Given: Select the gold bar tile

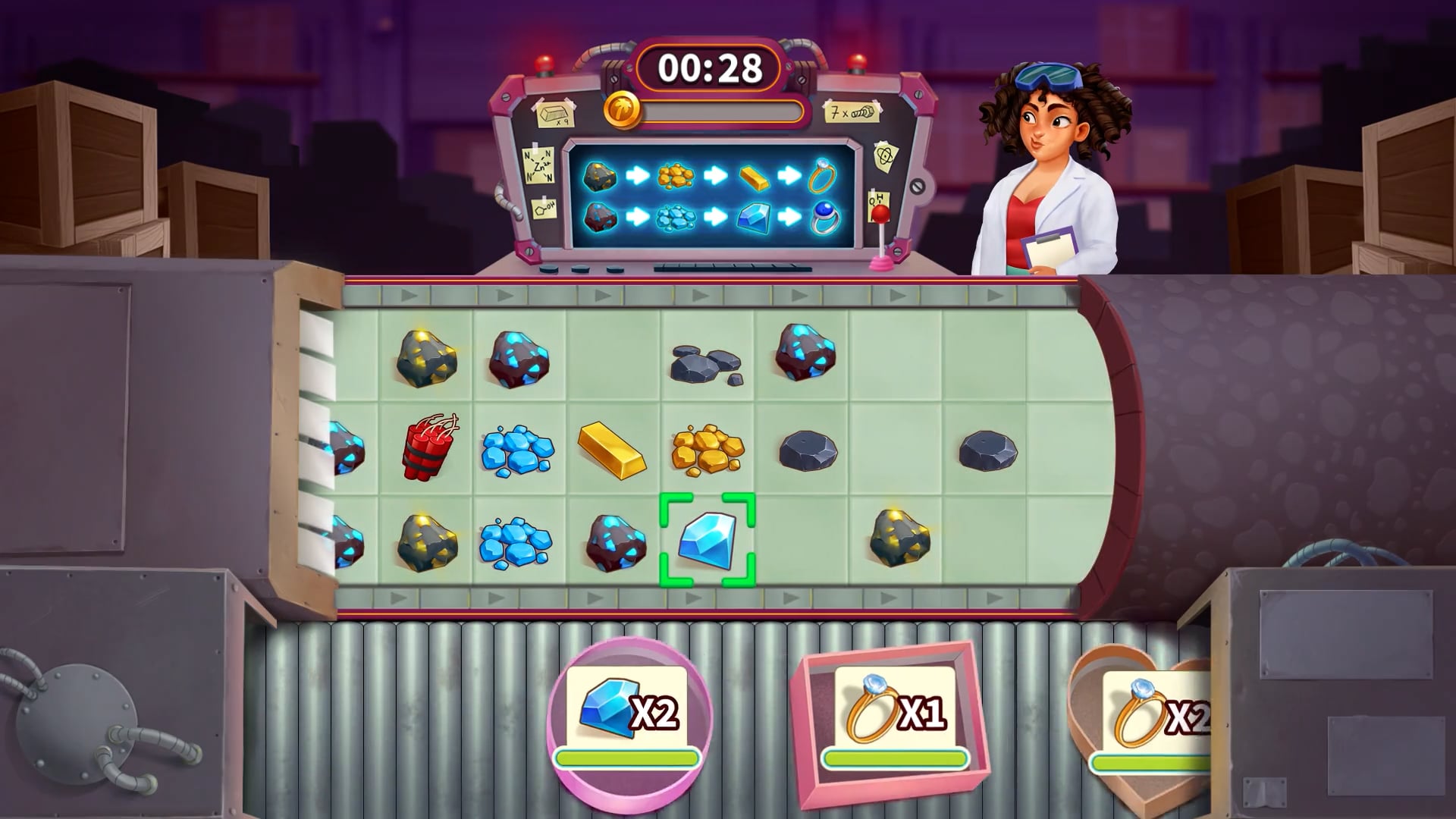Looking at the screenshot, I should (612, 450).
